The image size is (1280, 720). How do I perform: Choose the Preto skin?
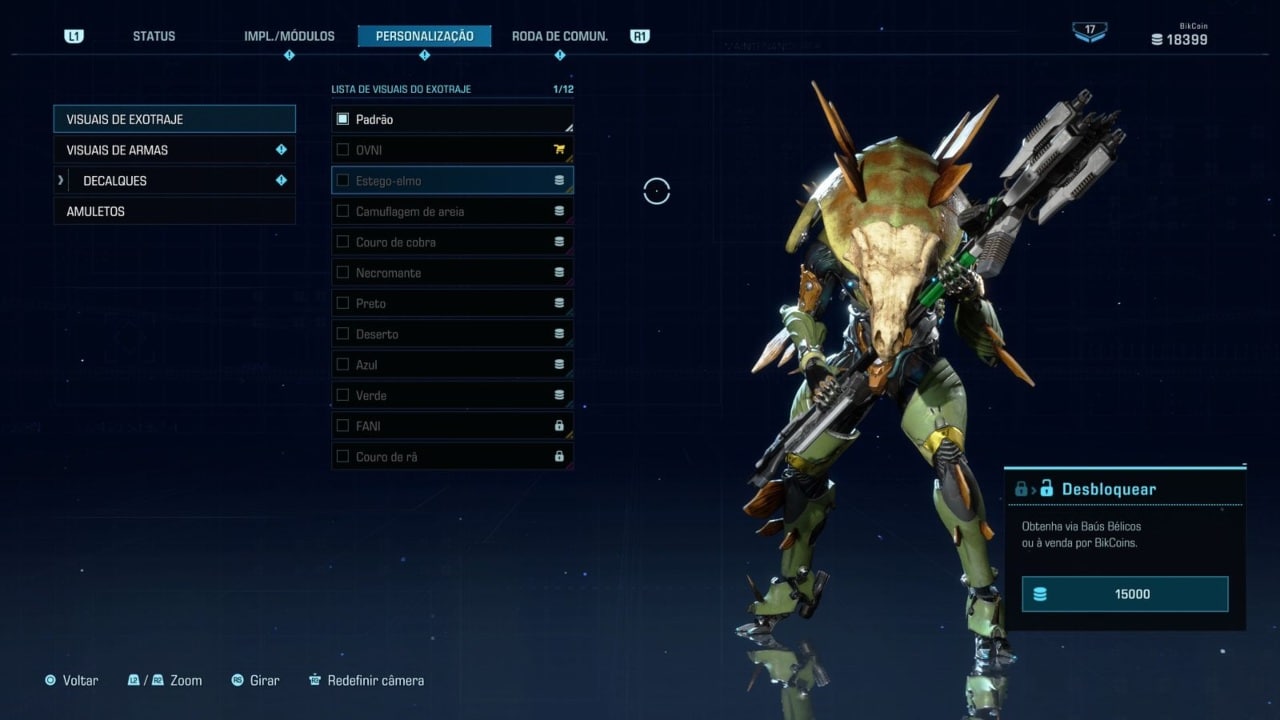point(452,303)
